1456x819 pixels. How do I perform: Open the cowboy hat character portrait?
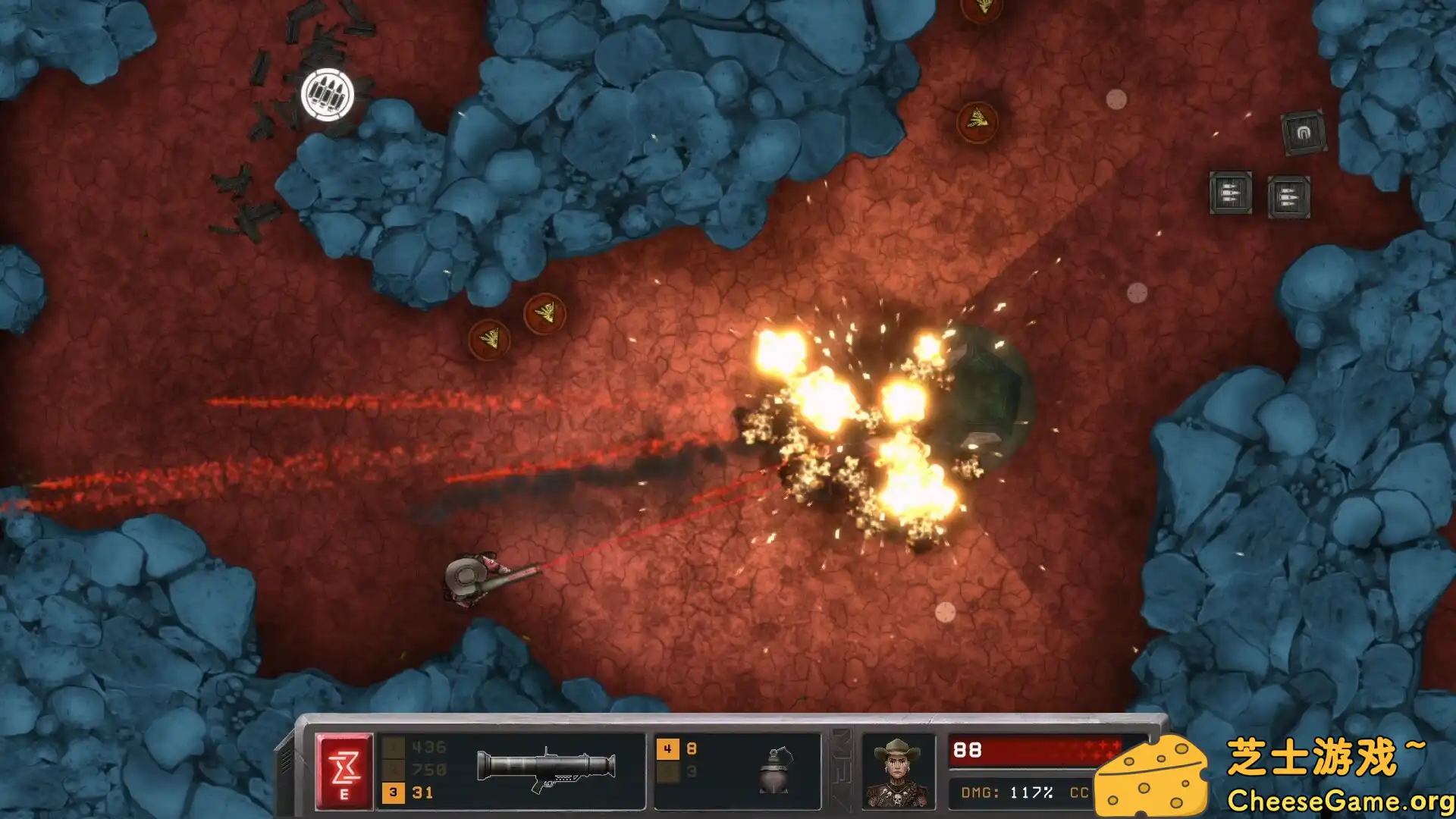click(898, 770)
